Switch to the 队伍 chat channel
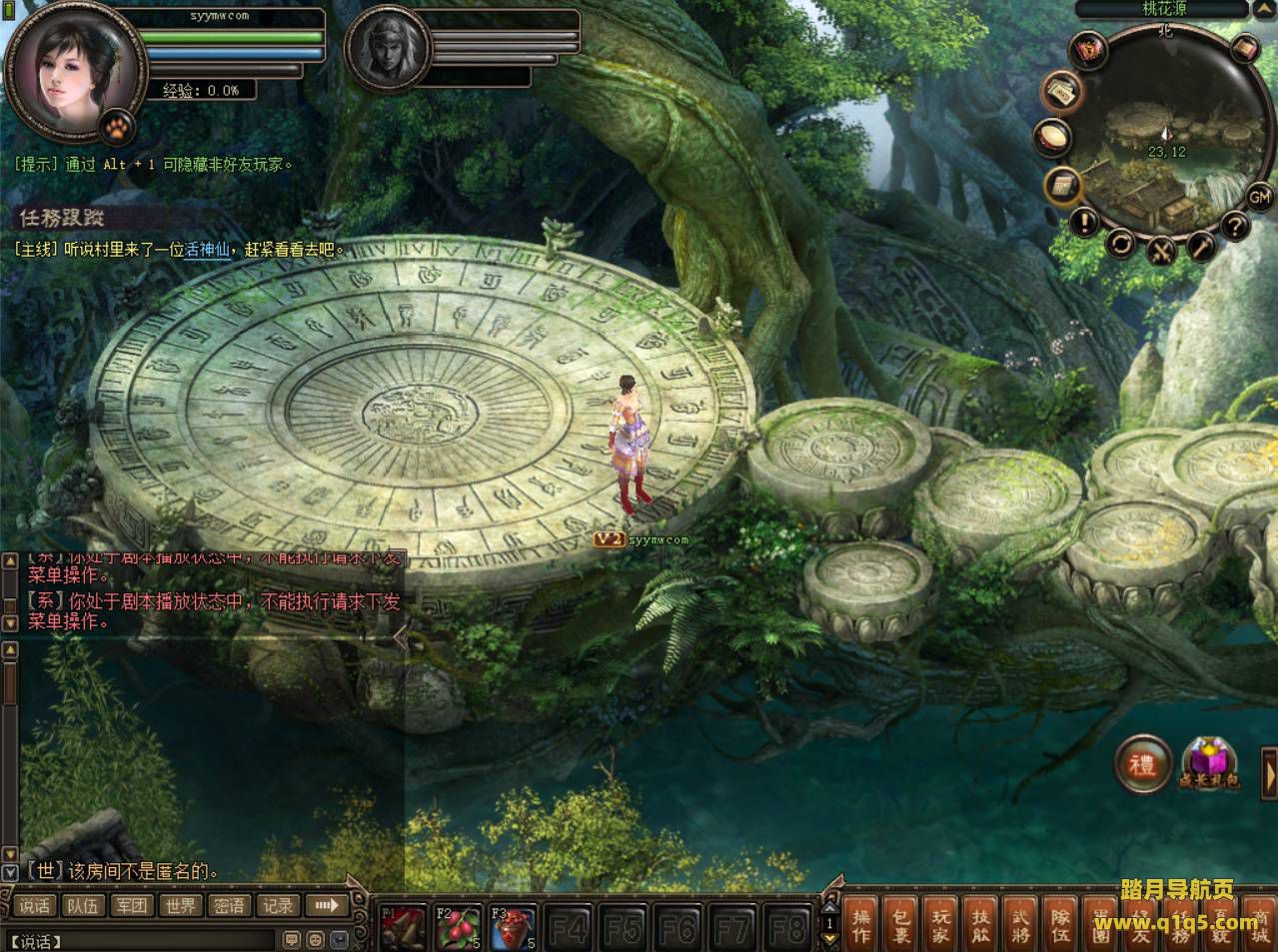The width and height of the screenshot is (1278, 952). tap(83, 906)
